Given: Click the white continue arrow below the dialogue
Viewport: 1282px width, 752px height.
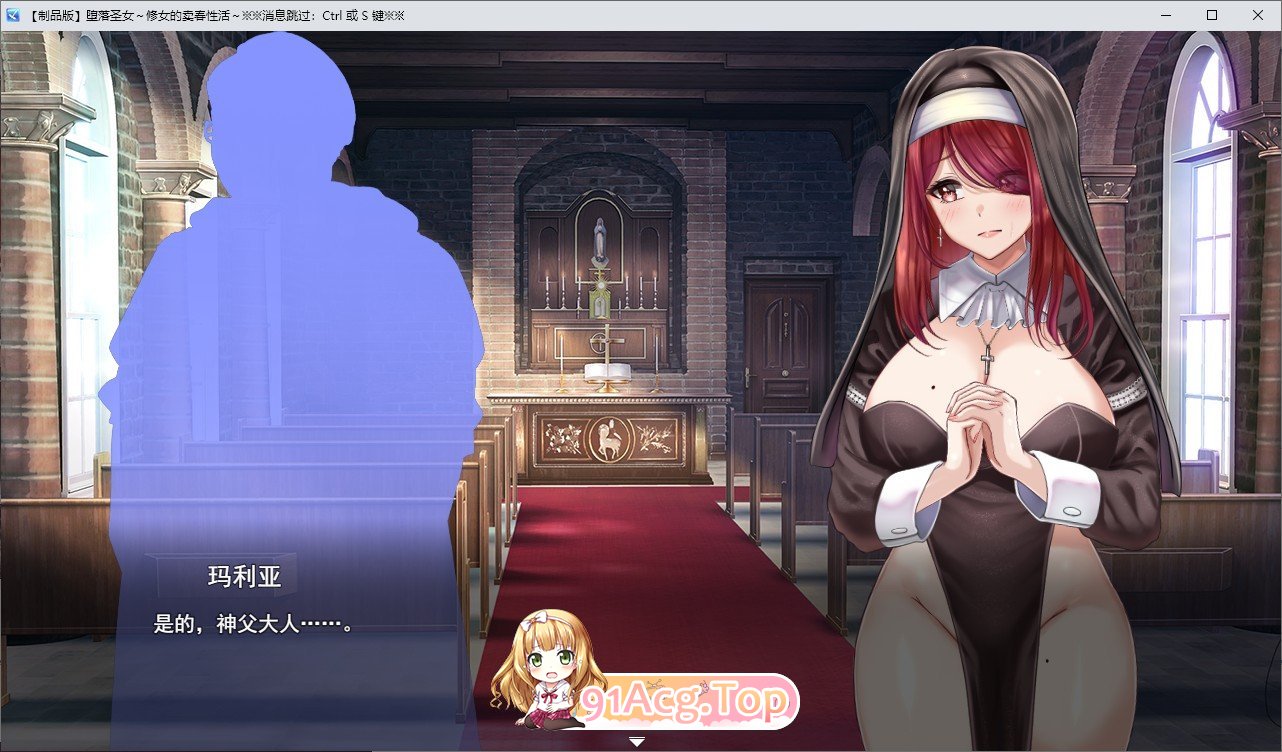Looking at the screenshot, I should tap(636, 741).
